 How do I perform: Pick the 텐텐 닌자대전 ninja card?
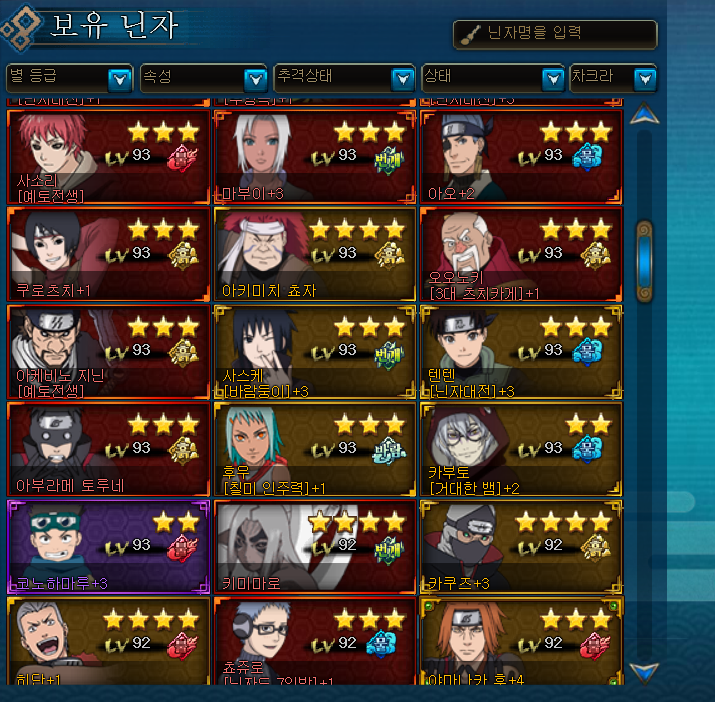[521, 352]
